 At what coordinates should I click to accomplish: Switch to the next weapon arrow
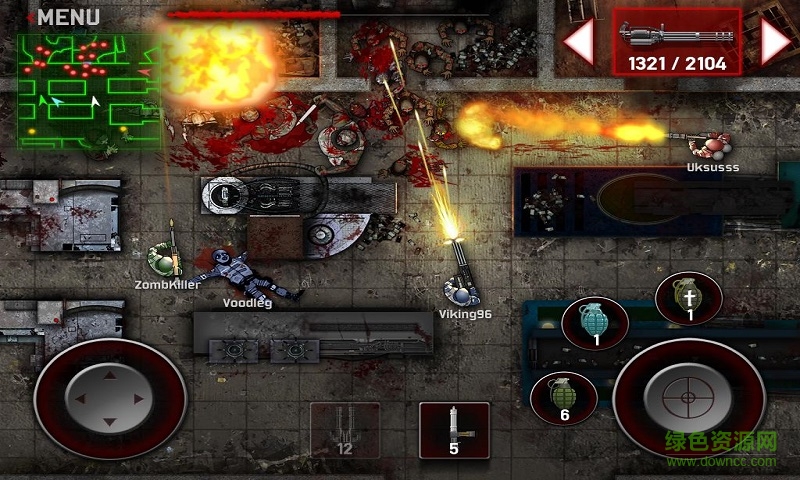[776, 42]
